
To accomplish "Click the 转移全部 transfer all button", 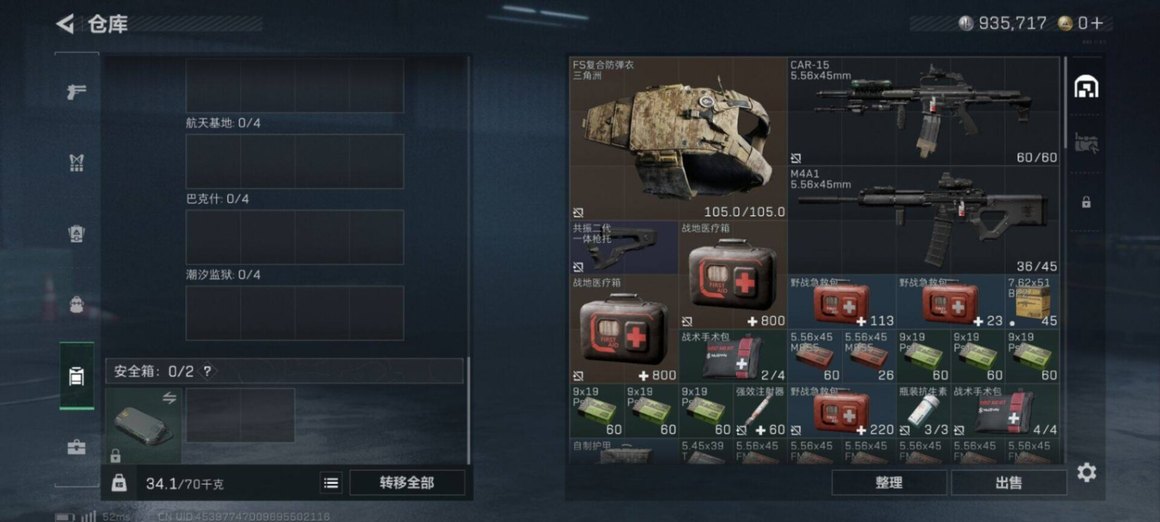I will [407, 482].
